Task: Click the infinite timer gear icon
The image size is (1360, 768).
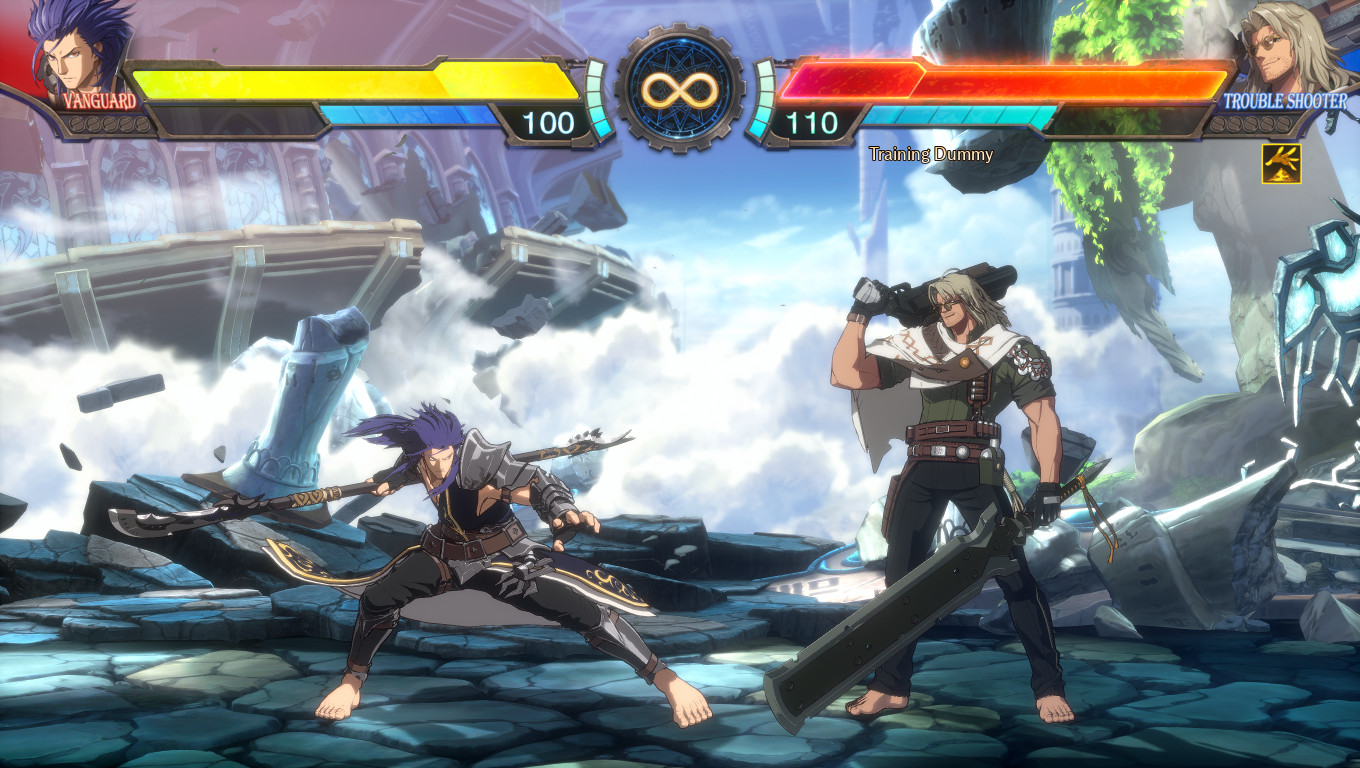Action: pyautogui.click(x=680, y=90)
